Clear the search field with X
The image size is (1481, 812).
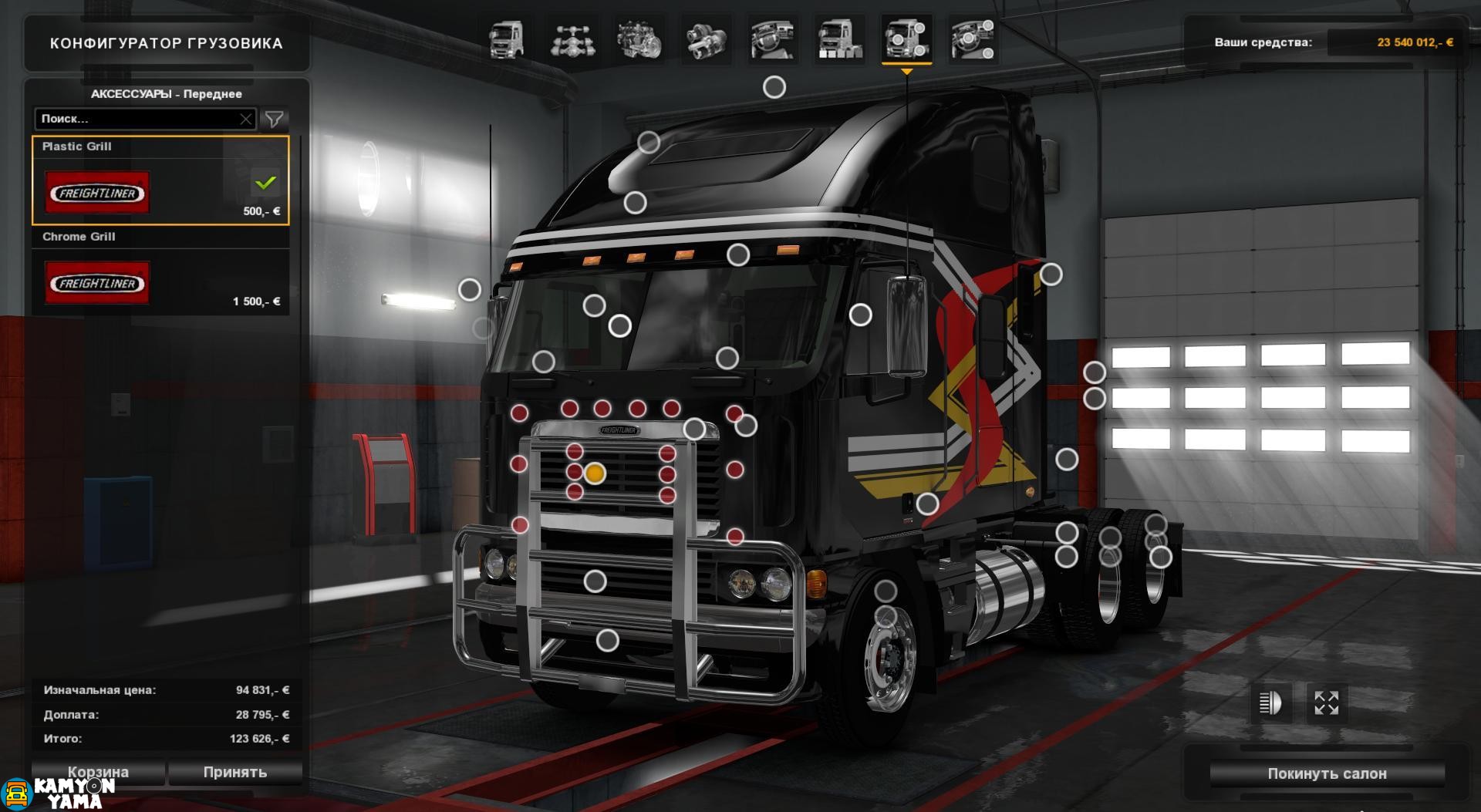[x=245, y=119]
